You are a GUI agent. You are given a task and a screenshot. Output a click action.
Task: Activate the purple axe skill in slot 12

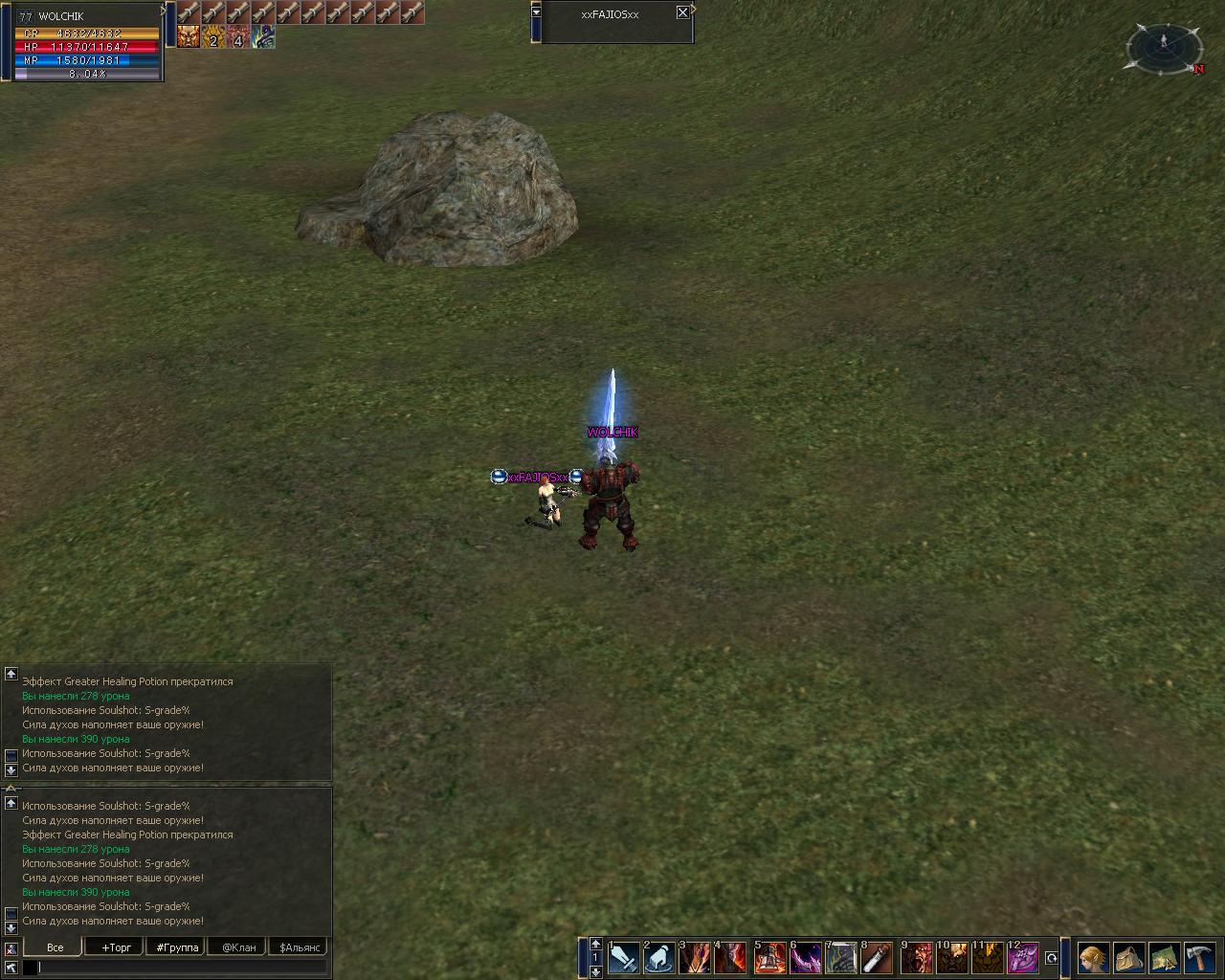click(1023, 958)
